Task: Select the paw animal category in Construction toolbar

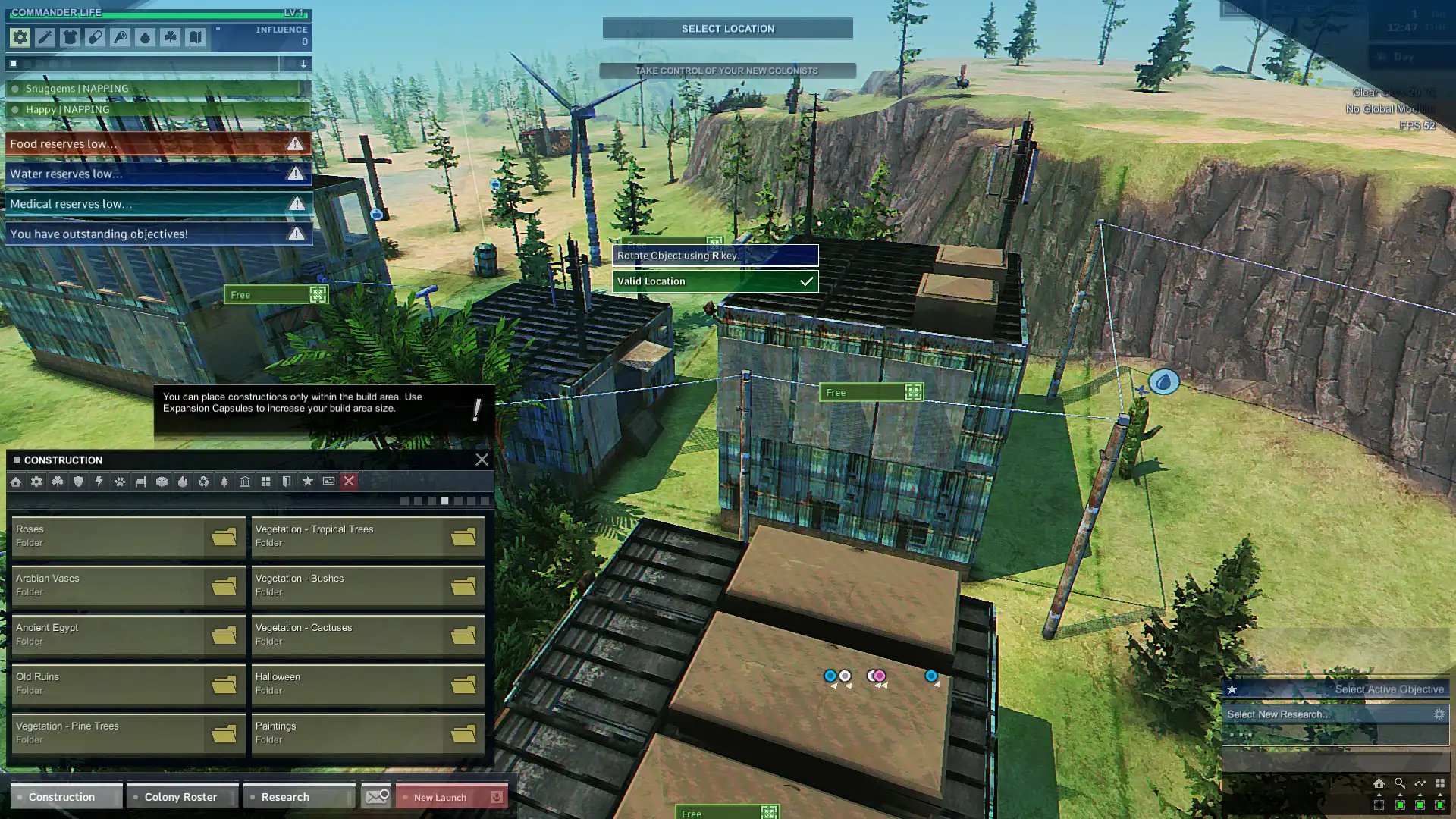Action: [118, 481]
